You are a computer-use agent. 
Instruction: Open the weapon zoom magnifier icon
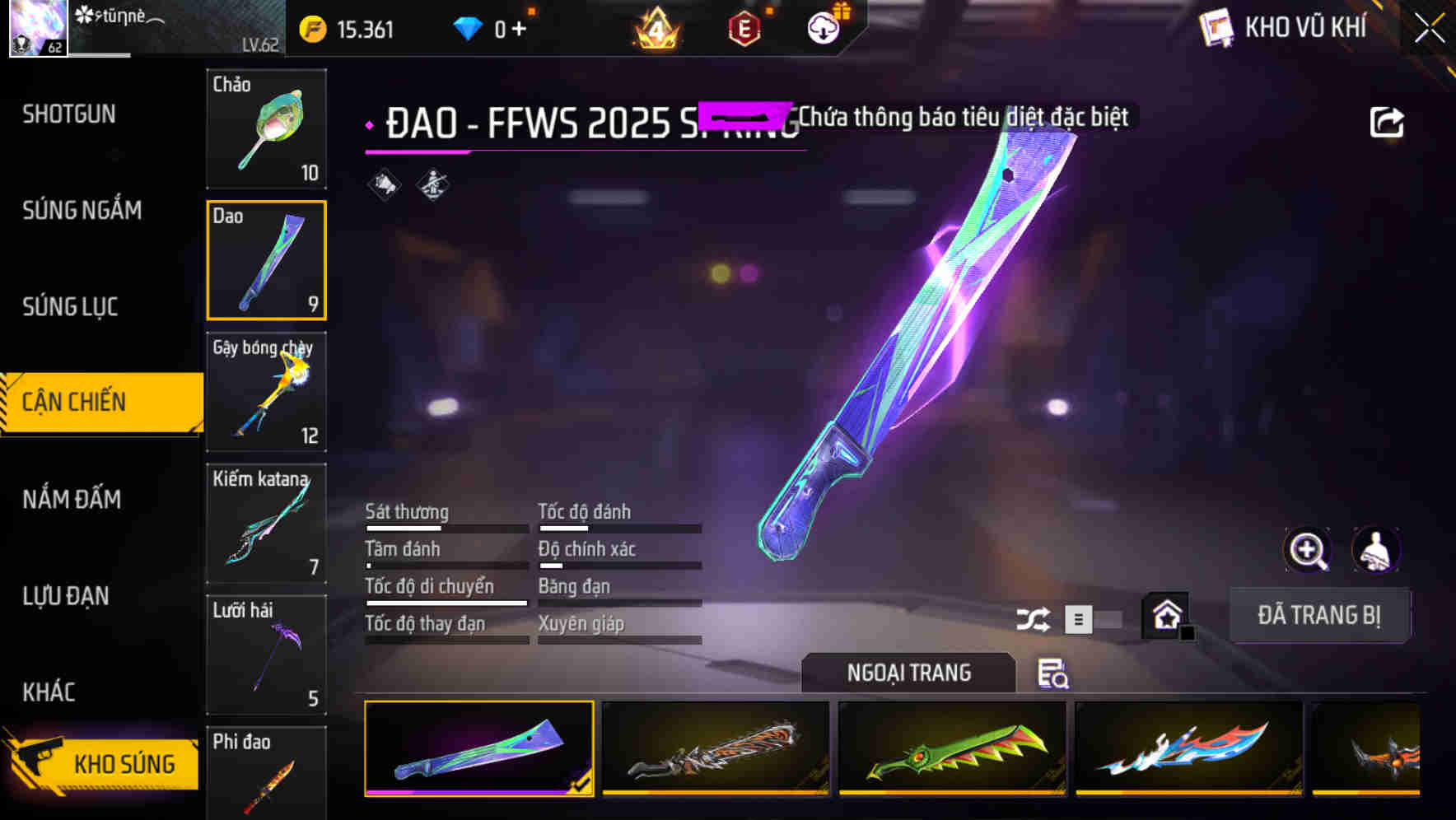pos(1309,550)
